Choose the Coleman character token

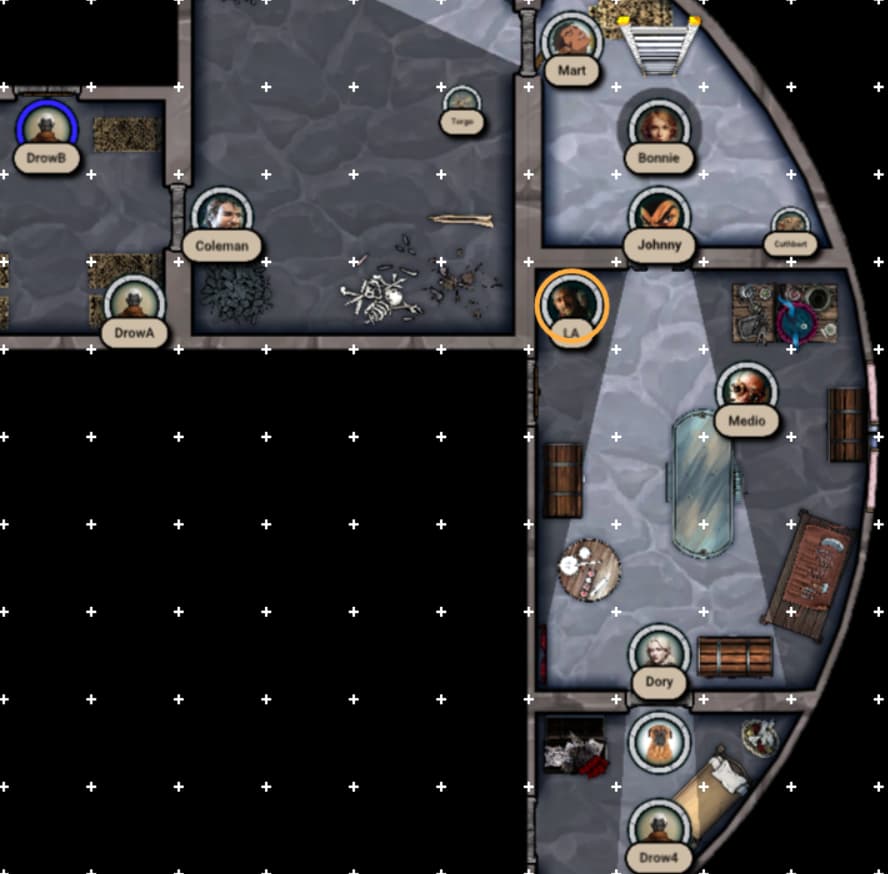[221, 216]
